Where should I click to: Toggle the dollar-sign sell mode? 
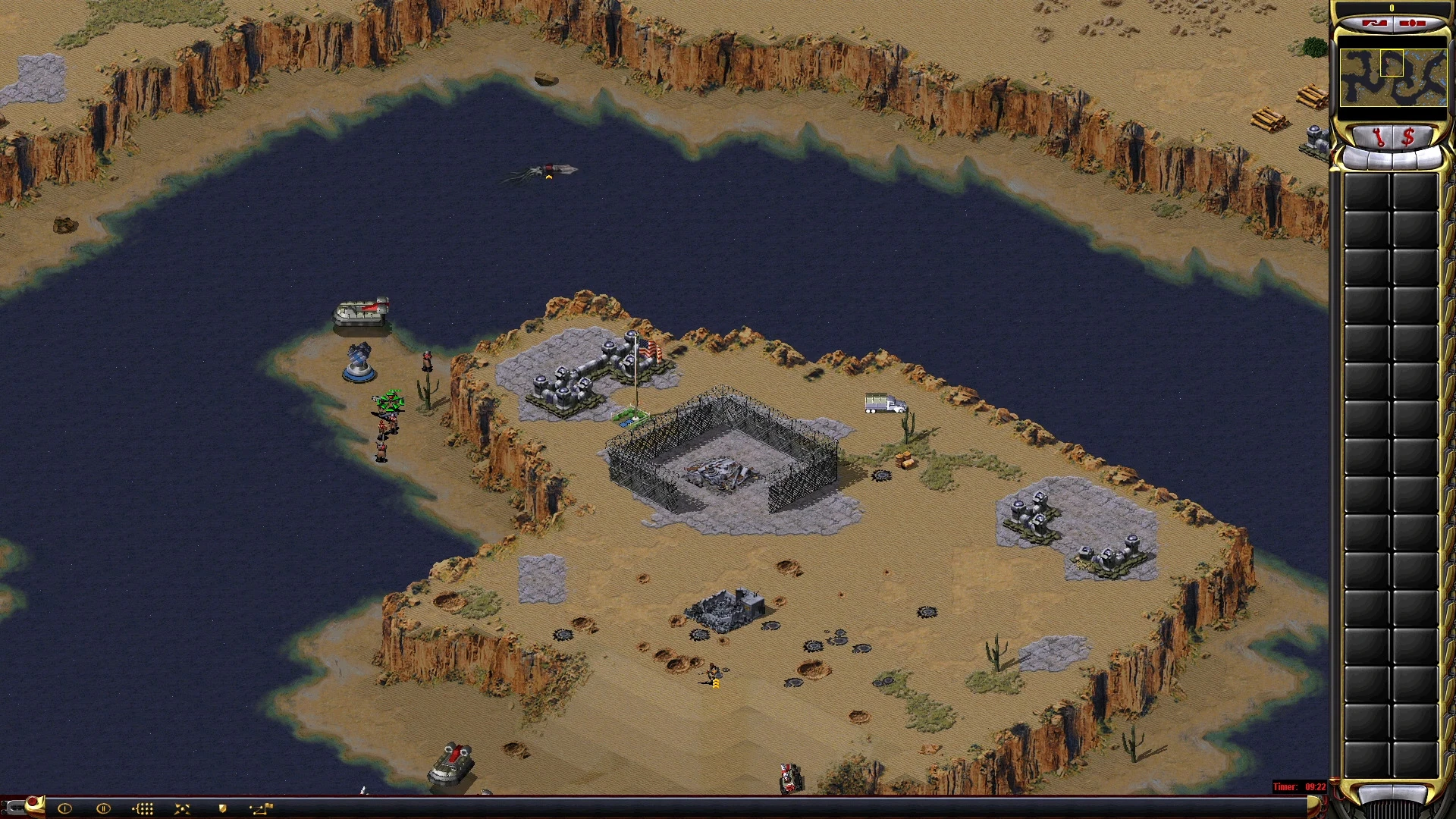click(1408, 138)
